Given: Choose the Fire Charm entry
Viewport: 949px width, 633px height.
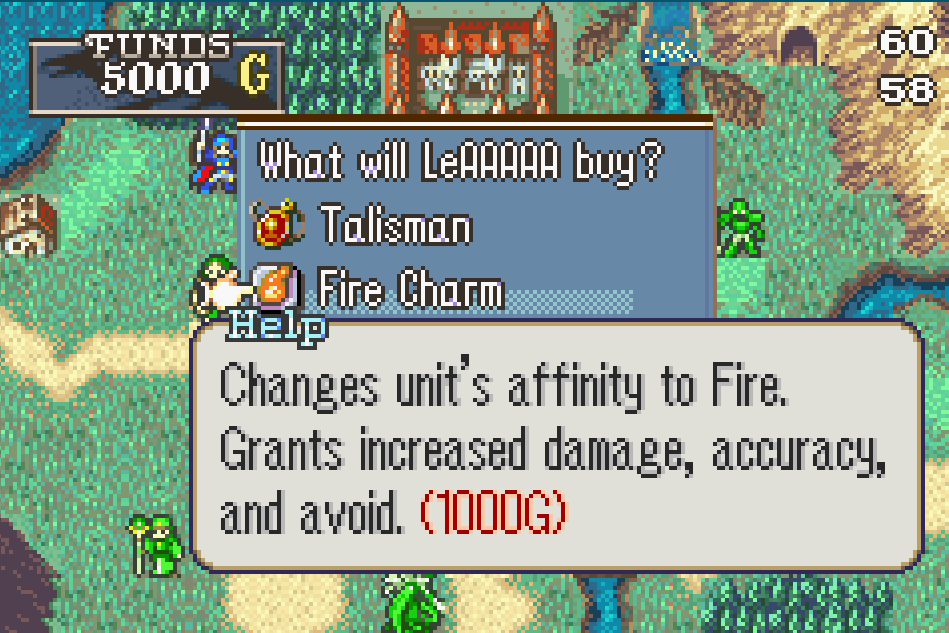Looking at the screenshot, I should [410, 291].
